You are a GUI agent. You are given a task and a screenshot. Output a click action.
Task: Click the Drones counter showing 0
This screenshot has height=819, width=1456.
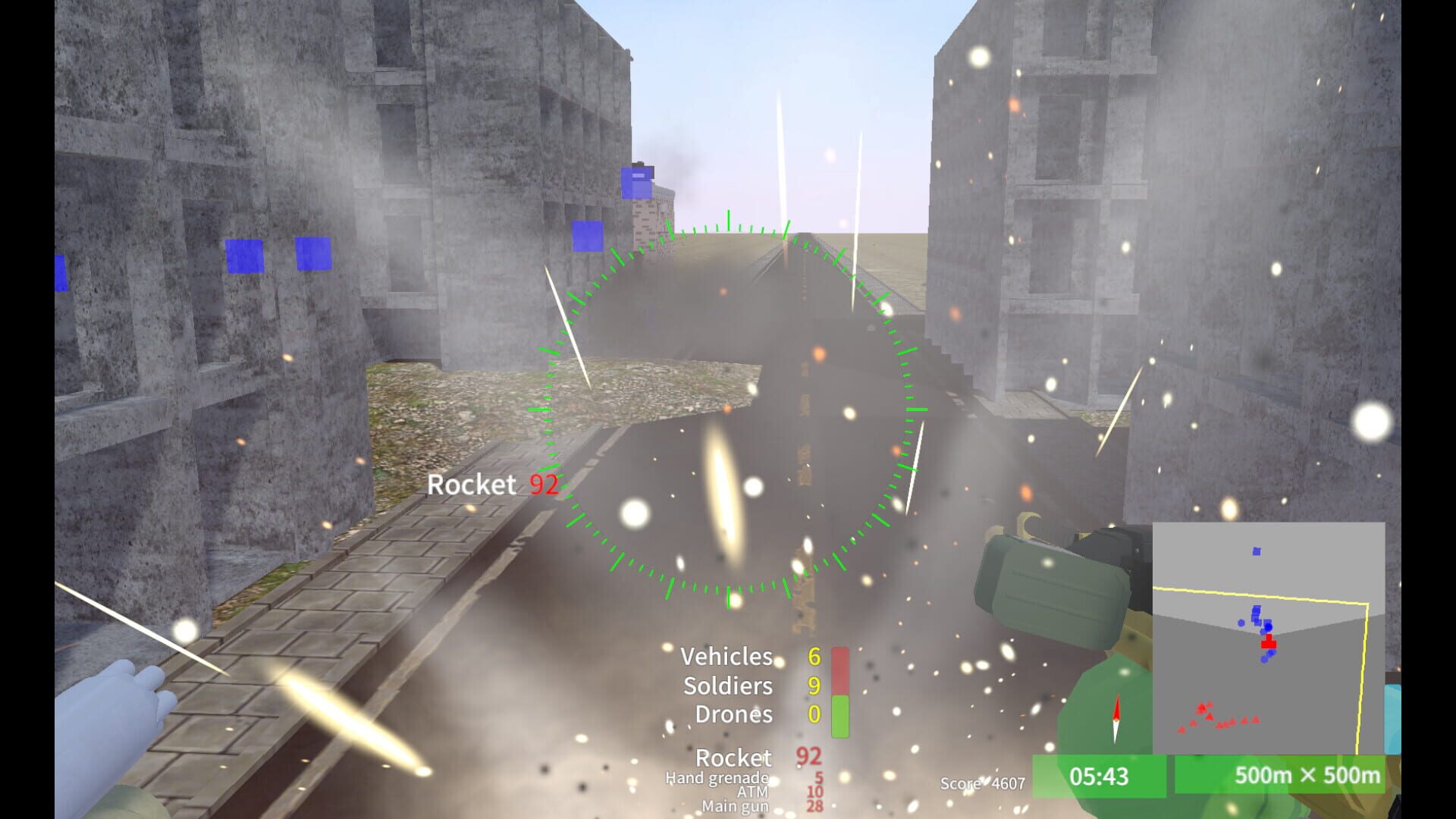pyautogui.click(x=814, y=714)
